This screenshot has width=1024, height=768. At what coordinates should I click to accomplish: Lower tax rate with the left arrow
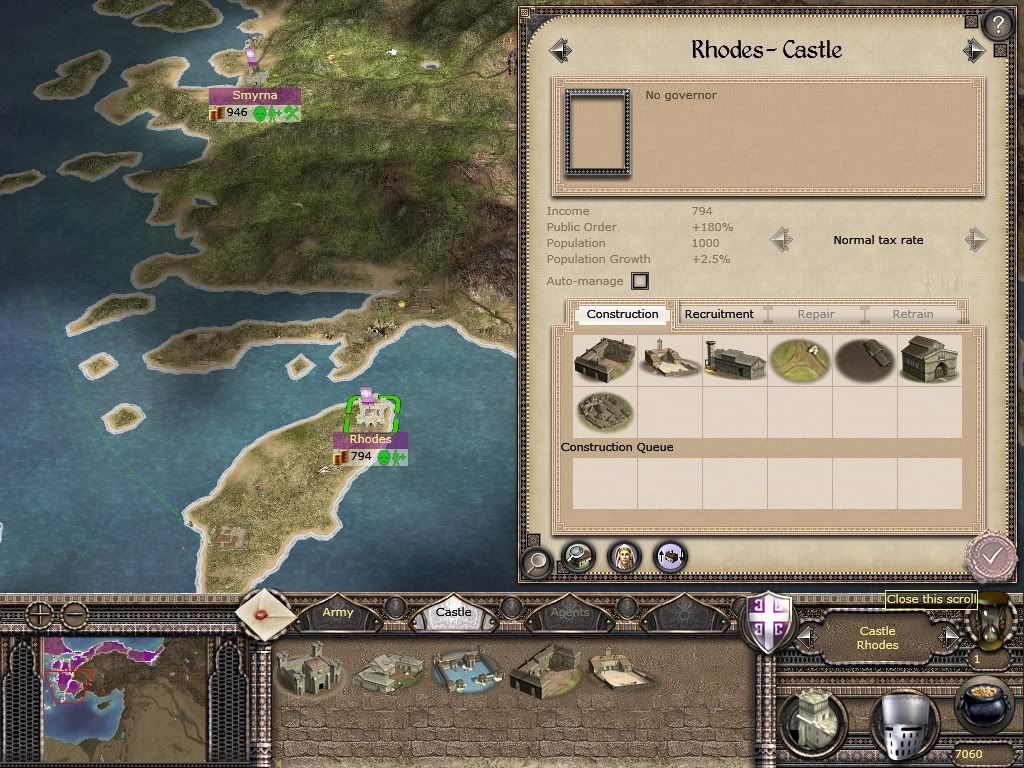781,240
